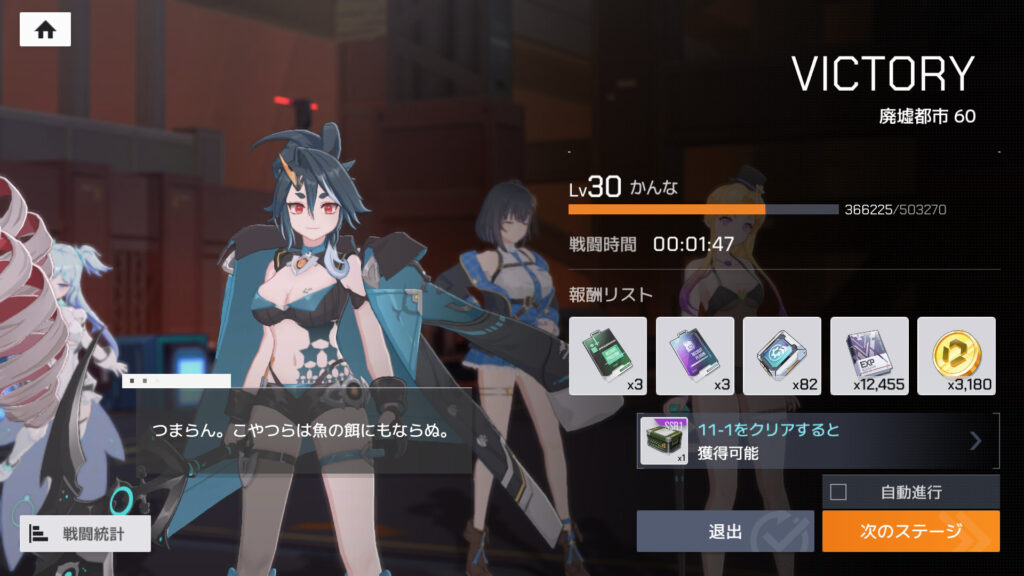Inspect the green battery reward x3
Viewport: 1024px width, 576px height.
(608, 356)
